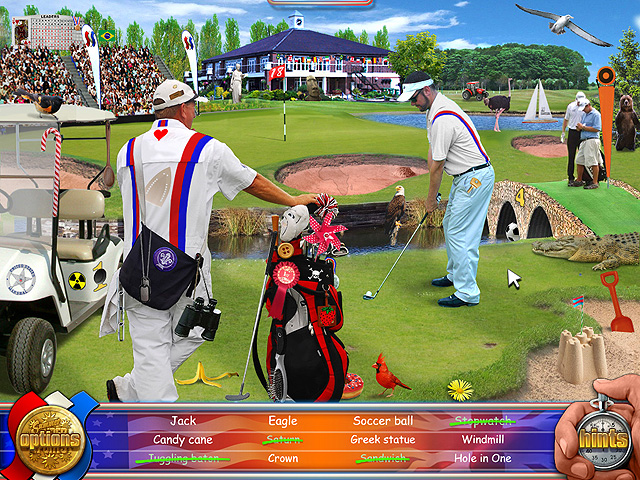
Task: Select 'Jack' in the object list
Action: pyautogui.click(x=182, y=421)
